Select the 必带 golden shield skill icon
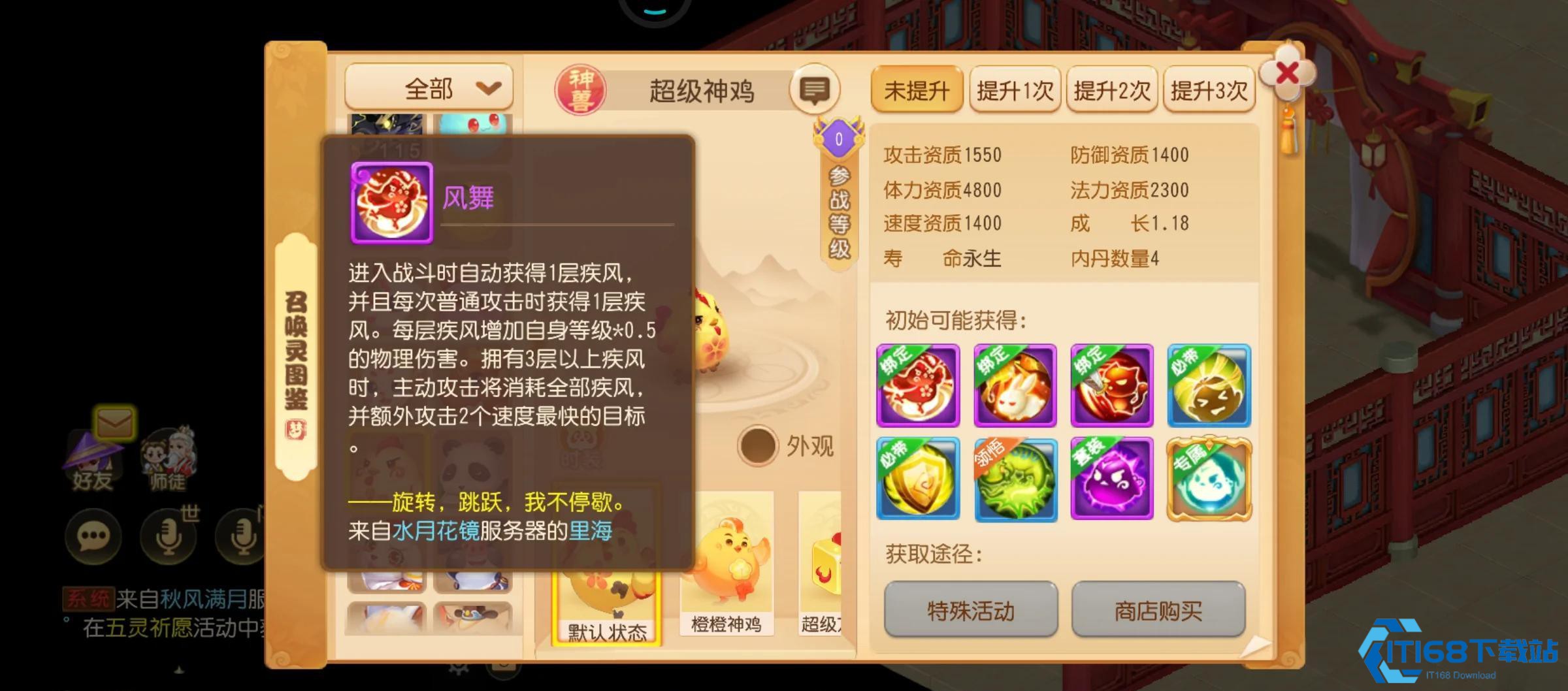 [x=918, y=480]
